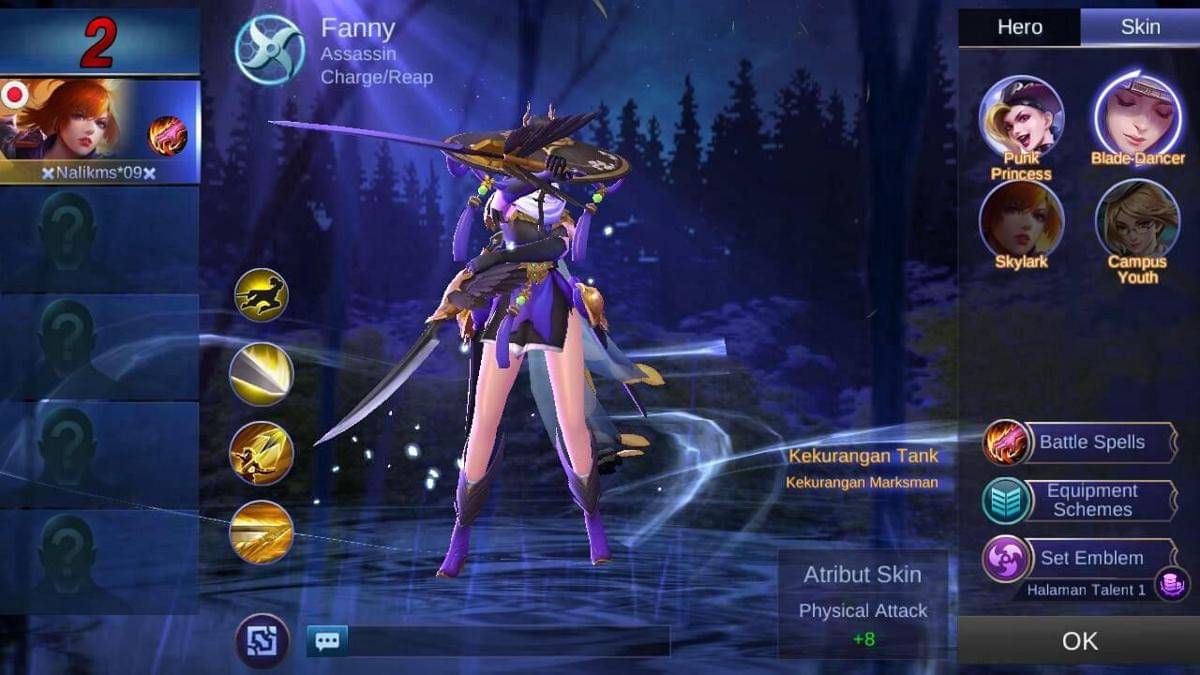
Task: Select player Nalikms*09's hero card
Action: click(100, 132)
